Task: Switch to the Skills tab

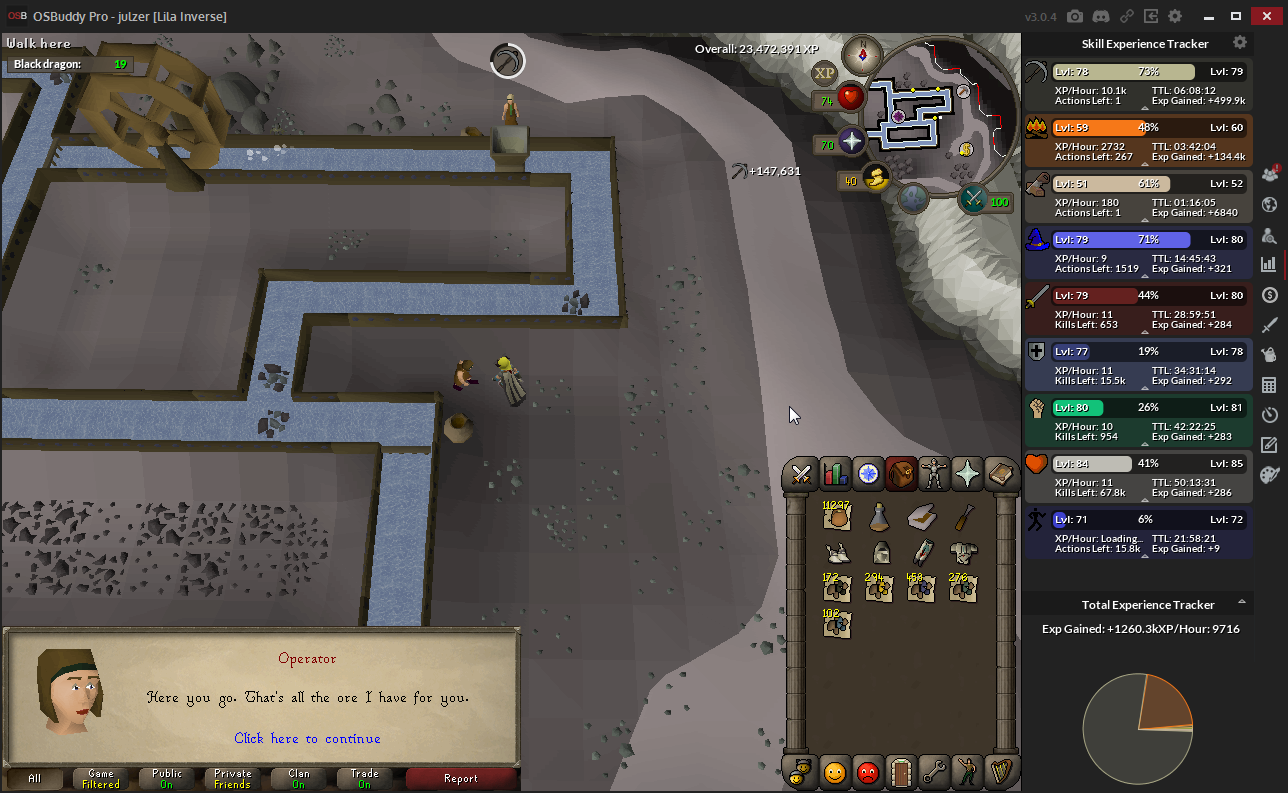Action: click(834, 474)
